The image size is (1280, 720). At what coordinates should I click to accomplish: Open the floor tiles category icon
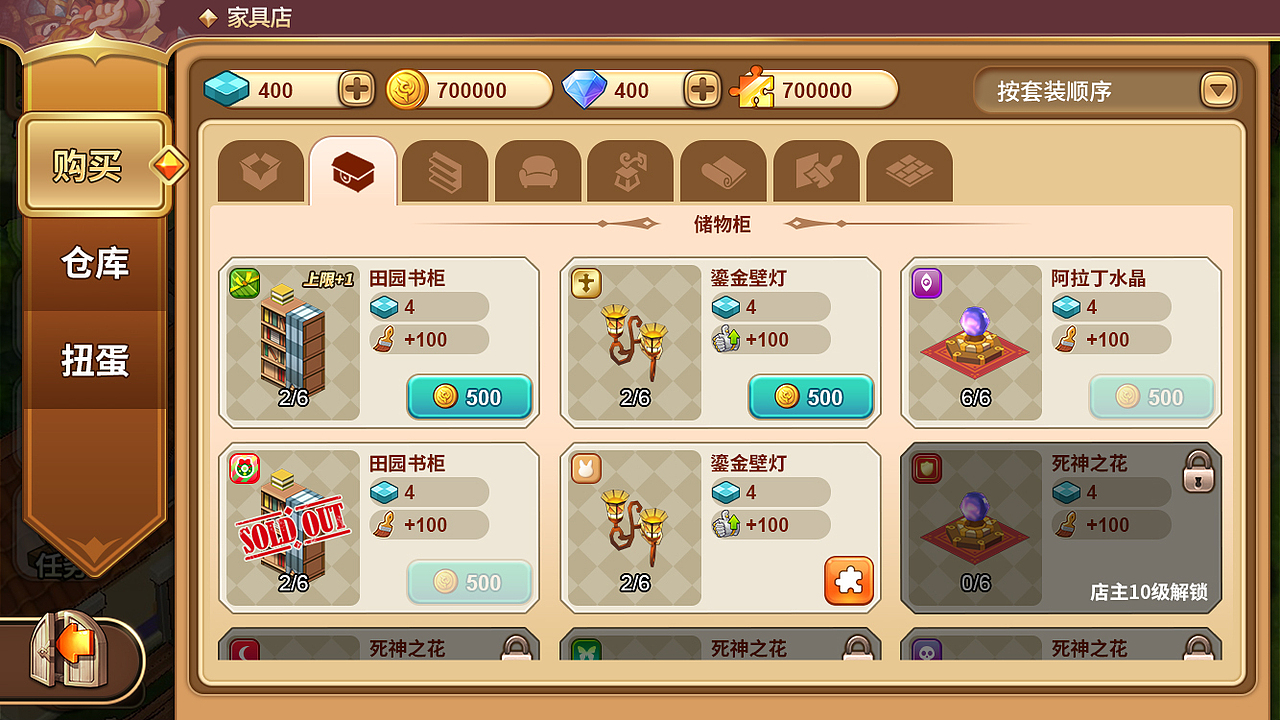pyautogui.click(x=909, y=170)
